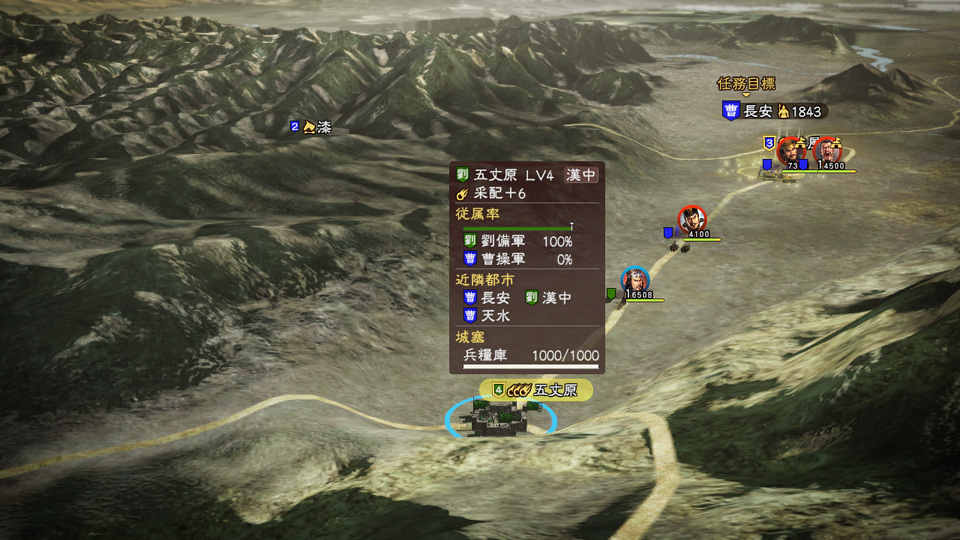Click the 漆 city label
Screen dimensions: 960x540
click(x=311, y=127)
